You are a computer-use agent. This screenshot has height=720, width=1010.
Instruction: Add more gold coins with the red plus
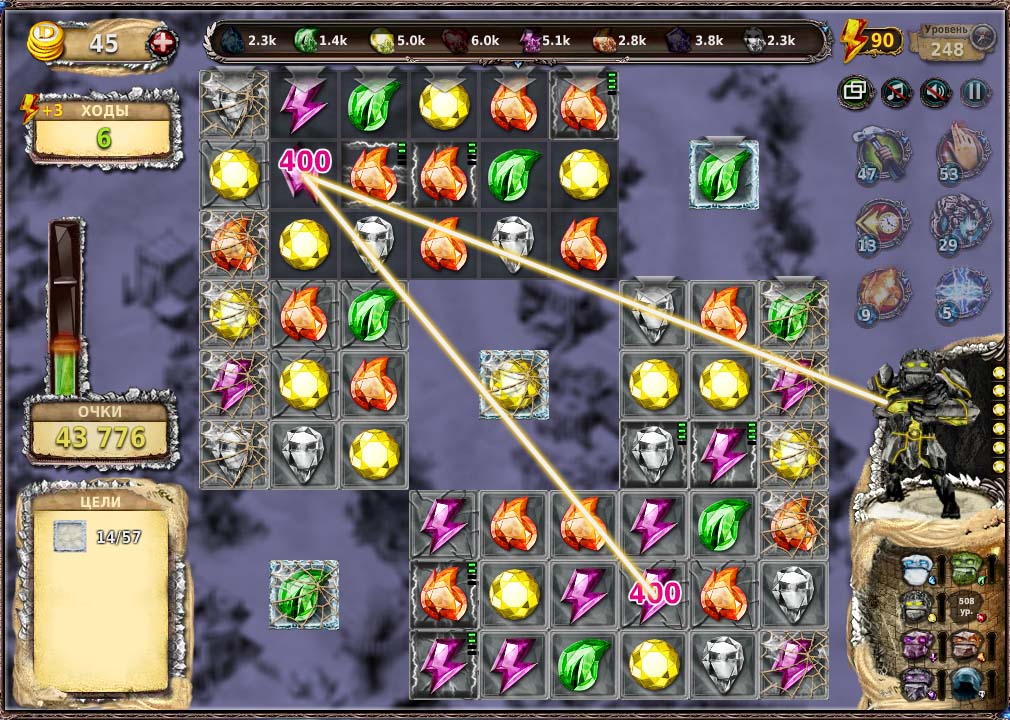(162, 43)
